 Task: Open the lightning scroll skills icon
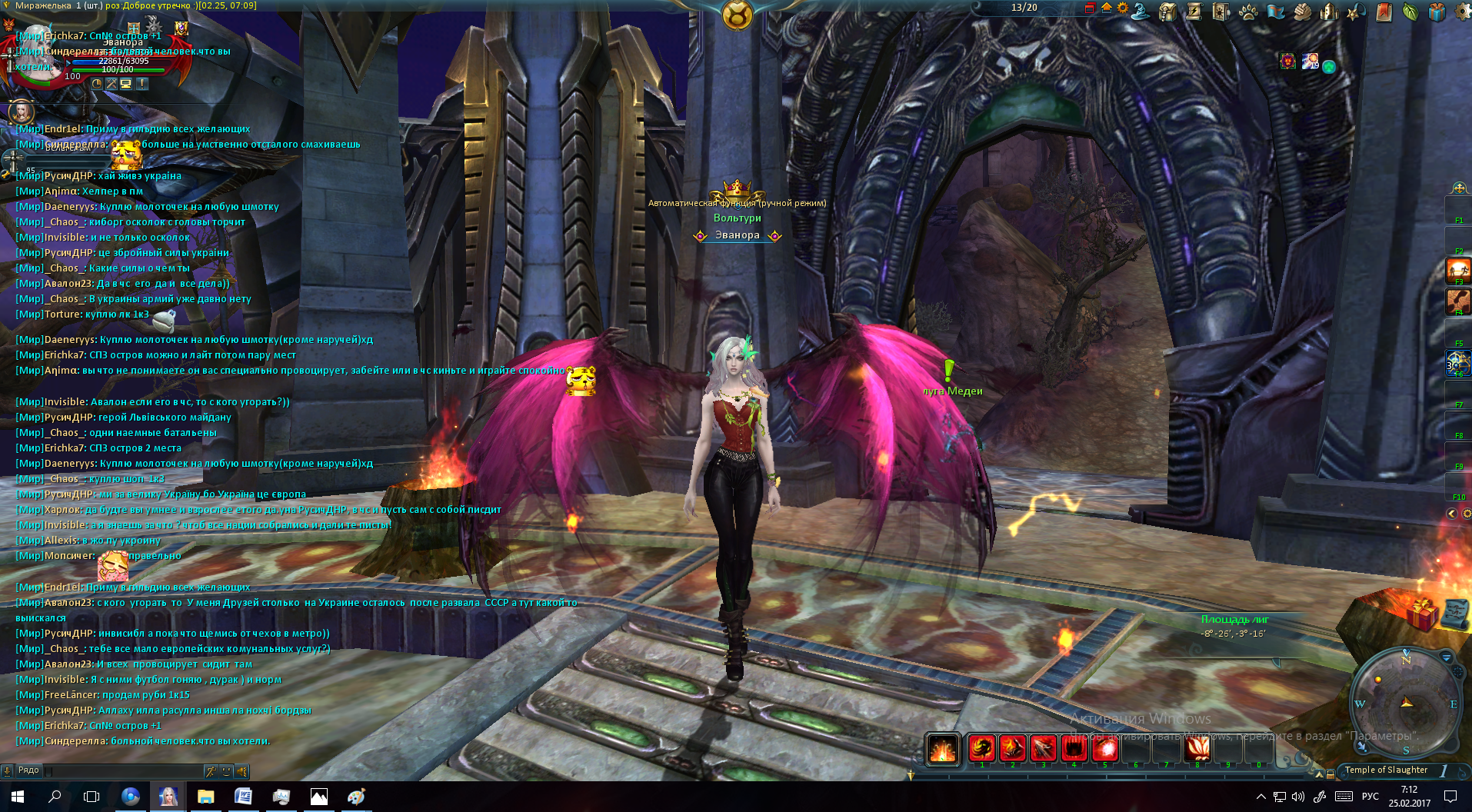point(1194,11)
